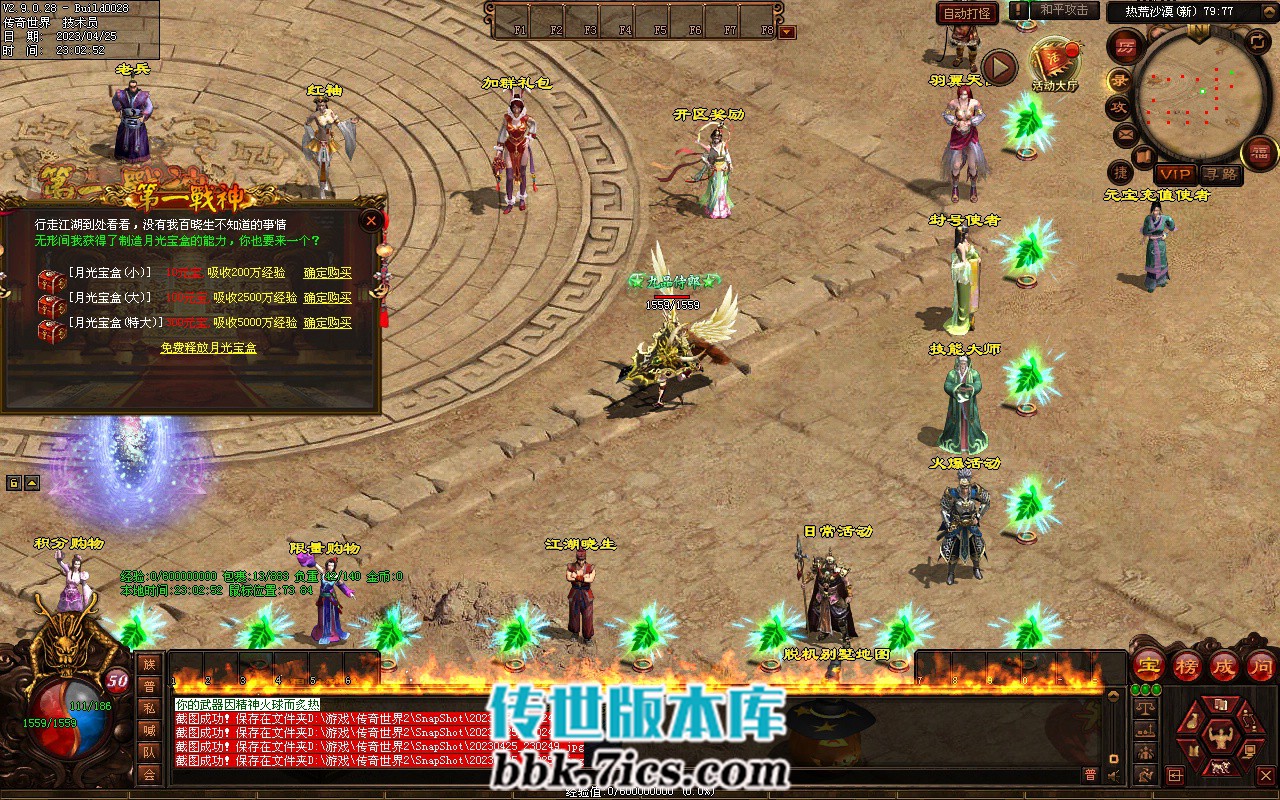
Task: Confirm purchase of 月光宝盒(大)
Action: click(x=327, y=298)
